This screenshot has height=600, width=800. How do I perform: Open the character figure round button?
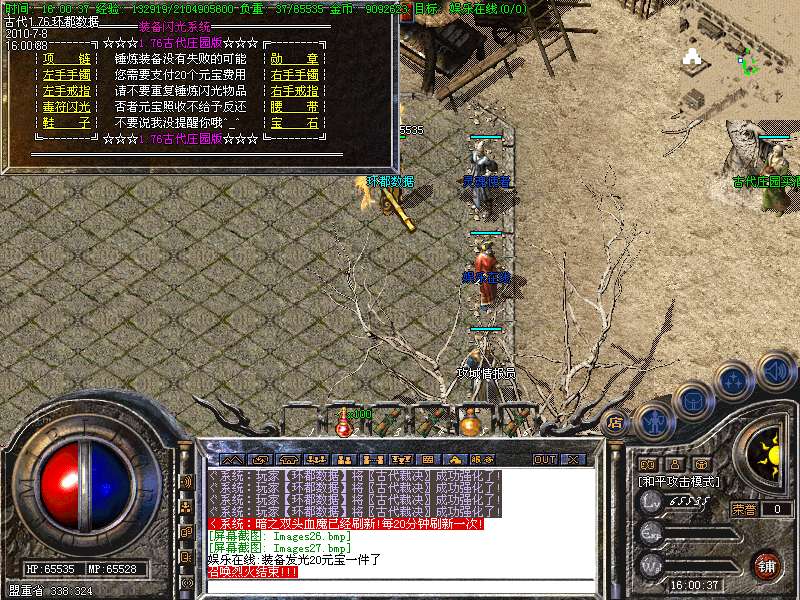(x=653, y=420)
